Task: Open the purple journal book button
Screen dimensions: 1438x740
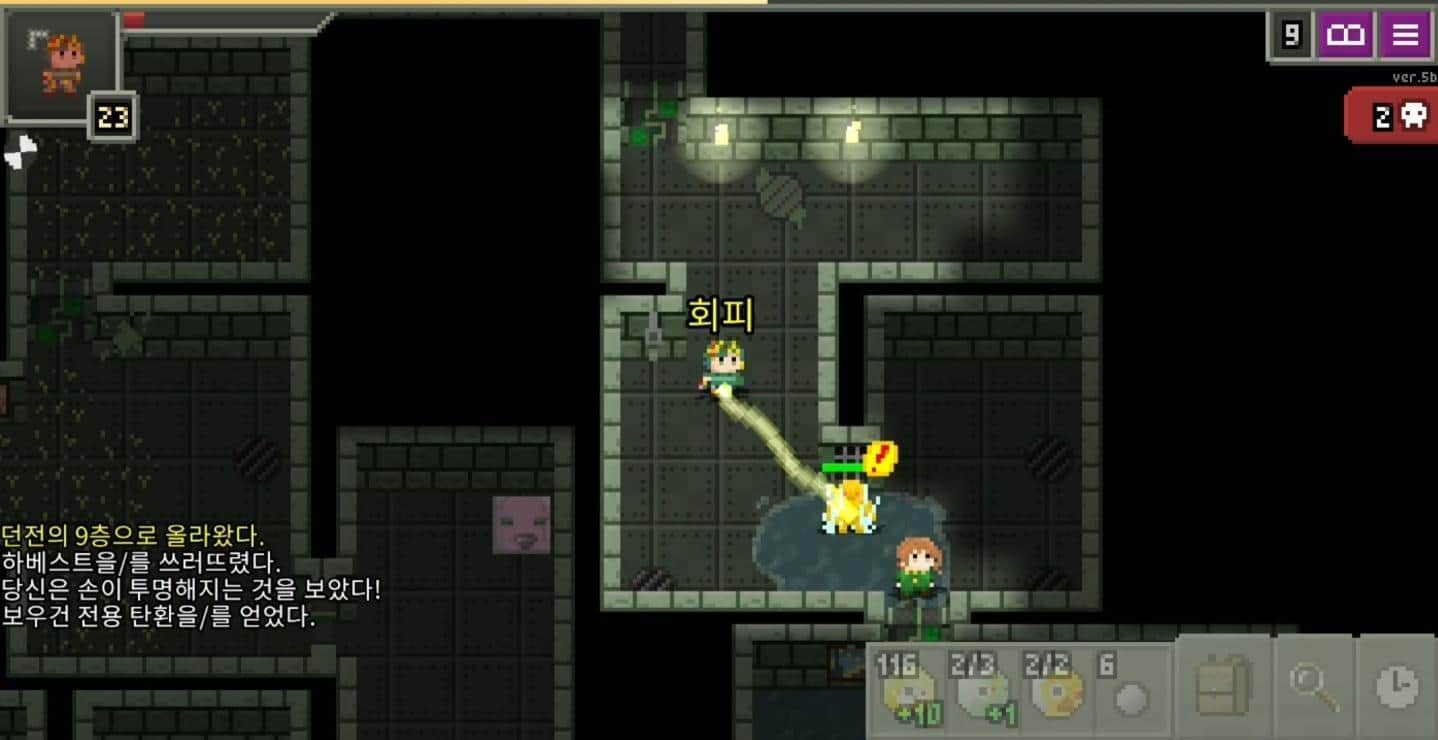Action: pyautogui.click(x=1345, y=36)
